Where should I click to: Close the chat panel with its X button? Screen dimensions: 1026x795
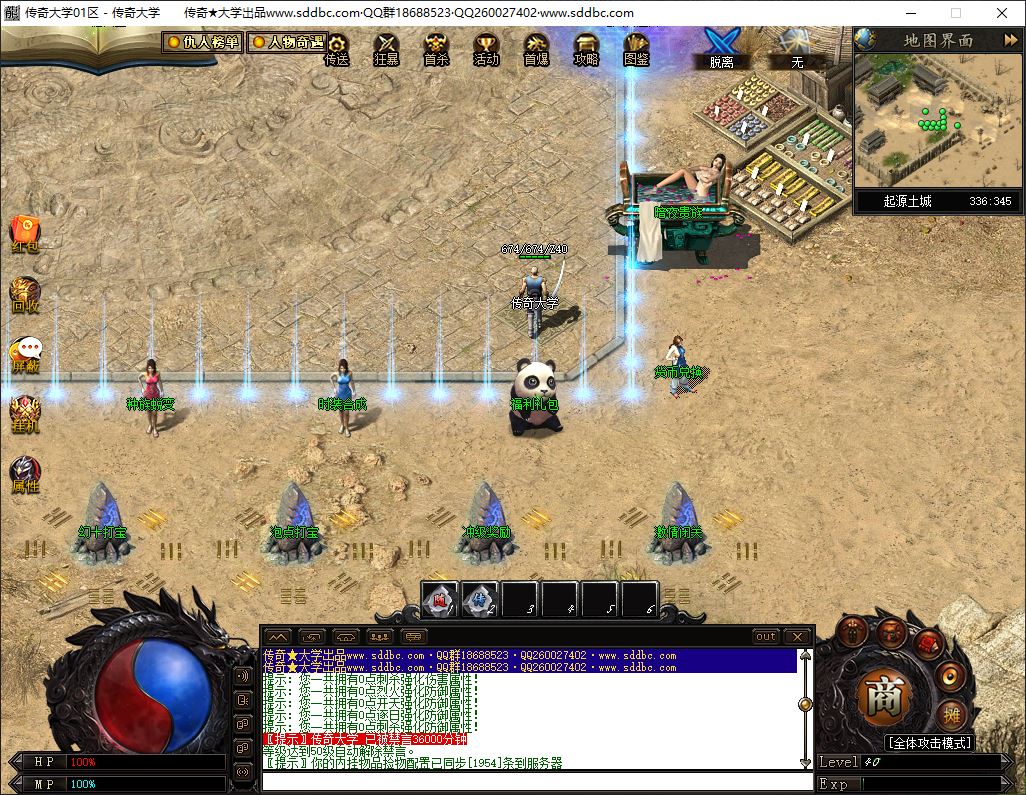pyautogui.click(x=796, y=636)
